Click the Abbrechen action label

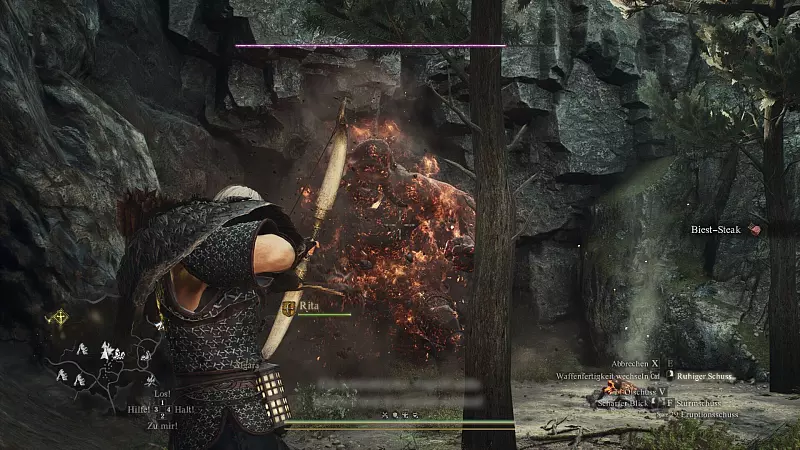[x=628, y=364]
